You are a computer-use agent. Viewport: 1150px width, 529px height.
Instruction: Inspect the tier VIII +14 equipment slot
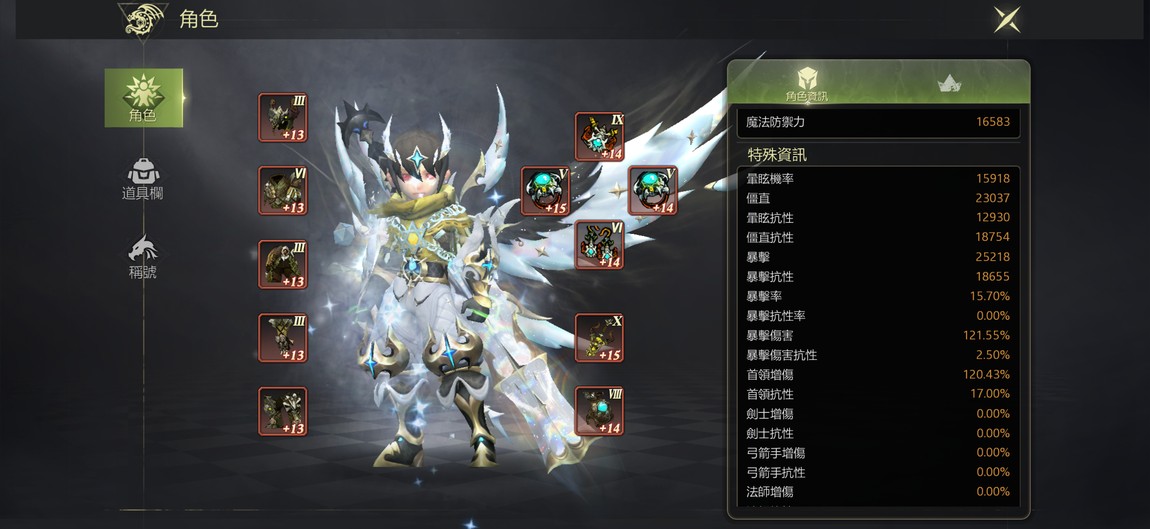[x=599, y=411]
